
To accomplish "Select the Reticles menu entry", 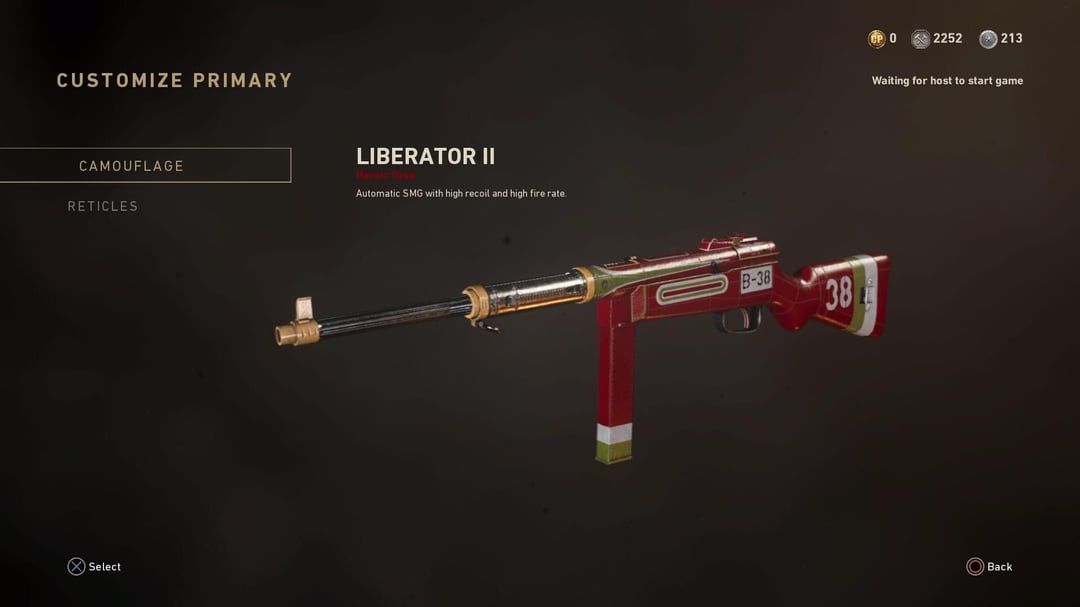I will pyautogui.click(x=103, y=206).
